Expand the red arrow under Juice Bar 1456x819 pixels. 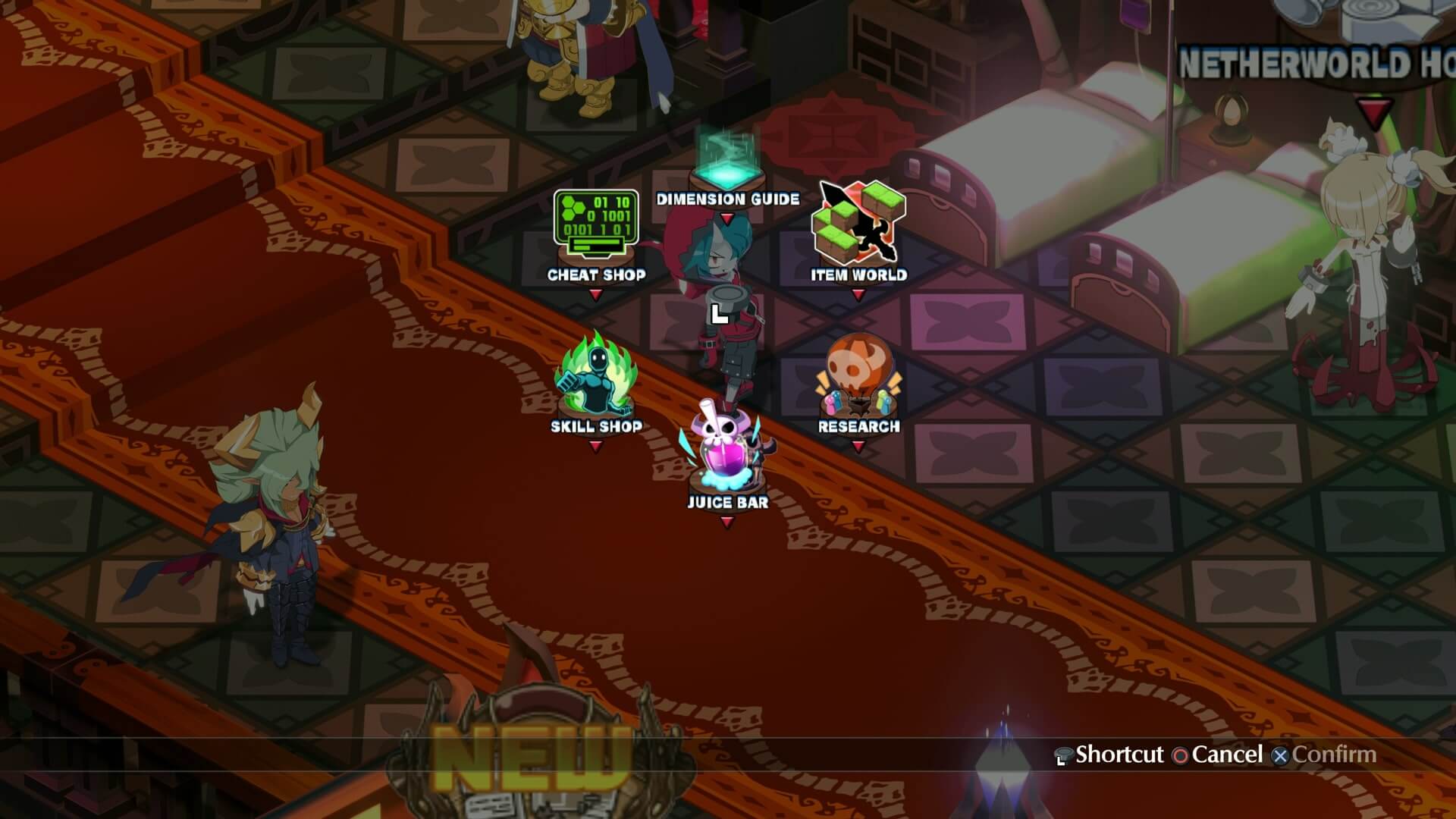(727, 521)
